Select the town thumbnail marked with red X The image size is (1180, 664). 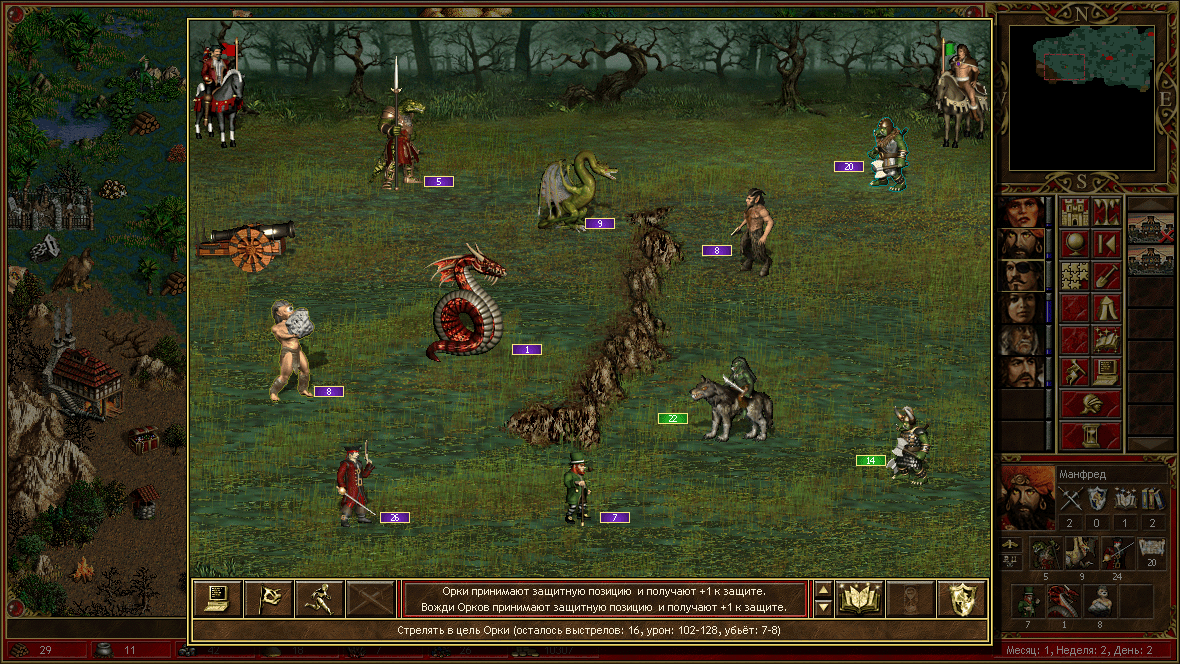[1149, 229]
